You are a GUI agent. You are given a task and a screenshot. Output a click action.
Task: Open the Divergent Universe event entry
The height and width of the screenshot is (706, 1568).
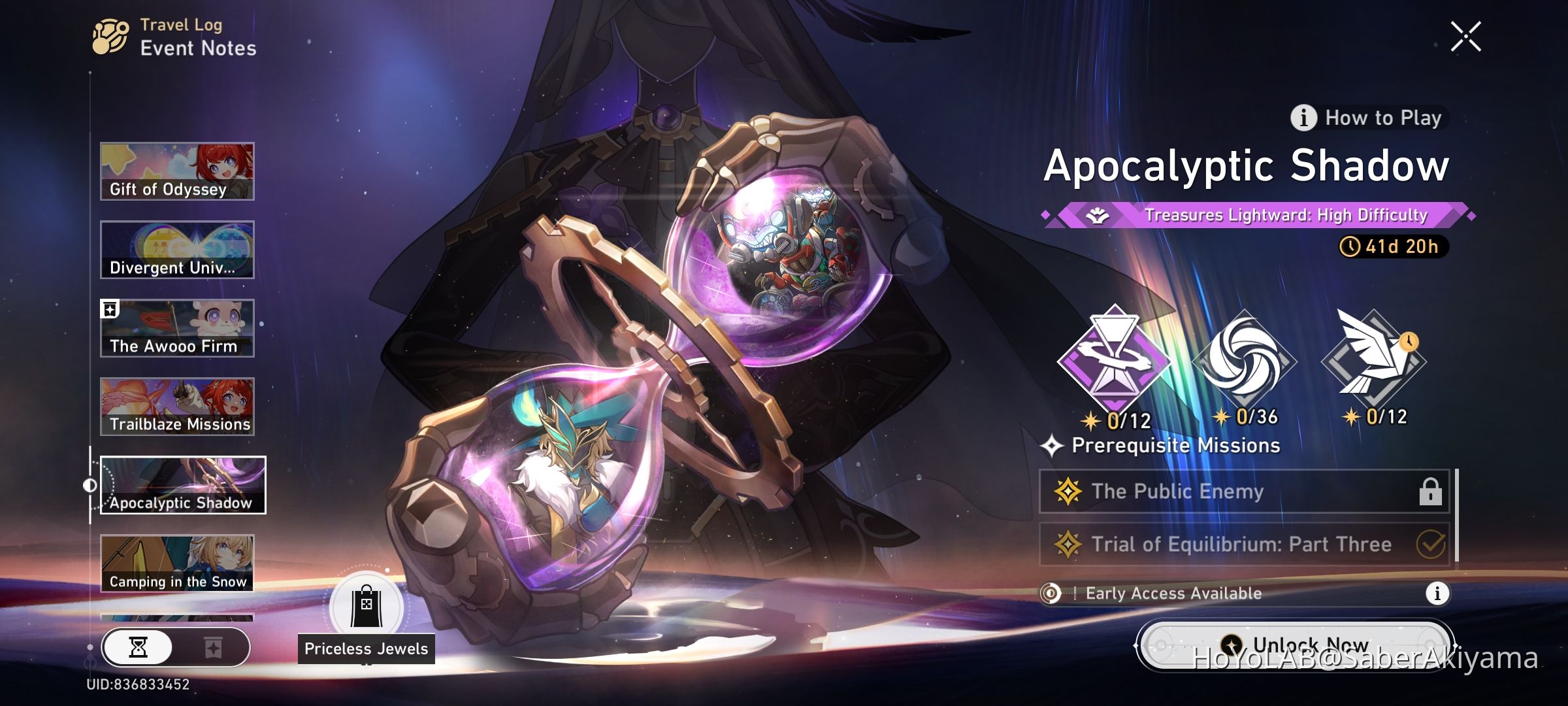point(176,248)
